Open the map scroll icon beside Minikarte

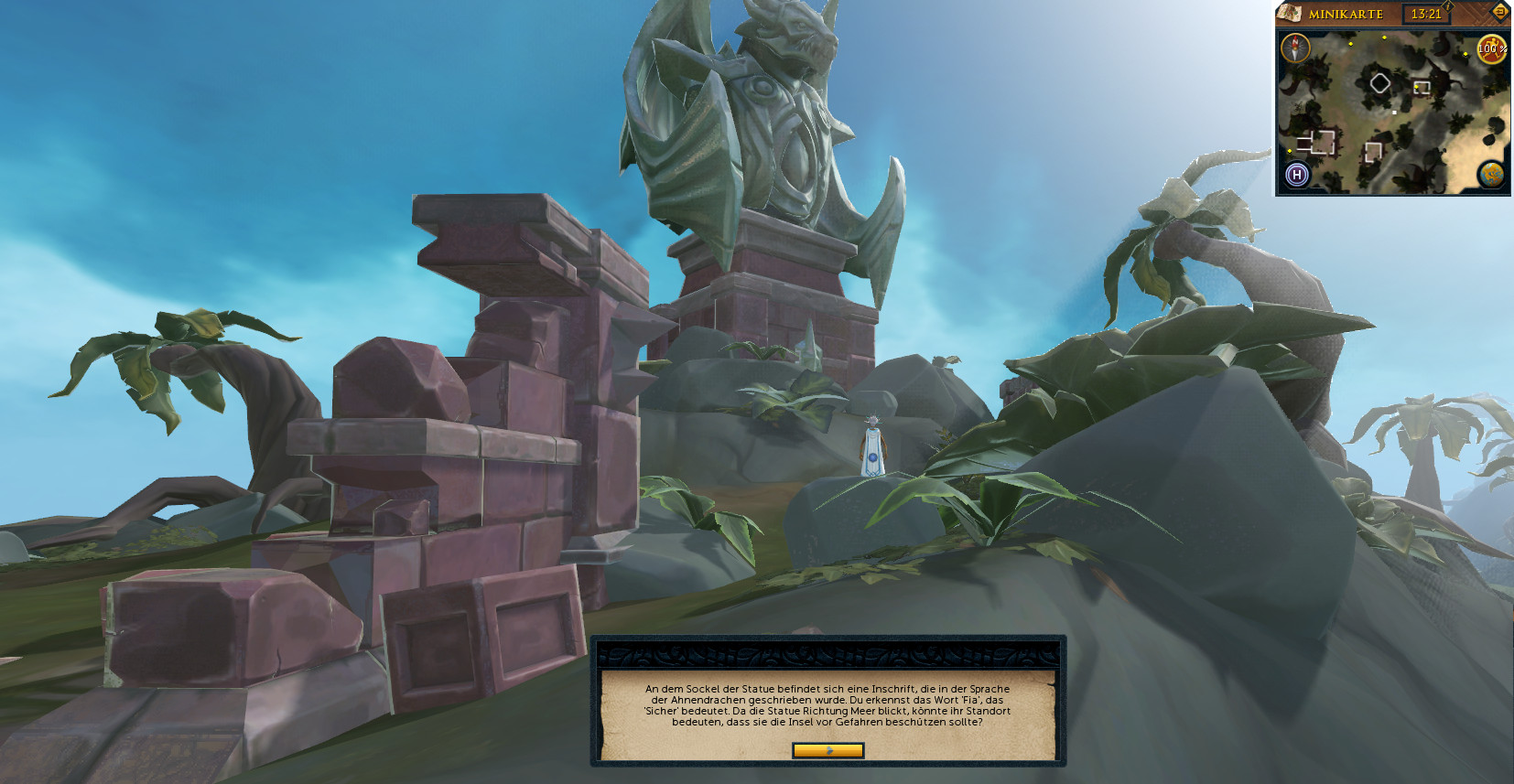(x=1290, y=13)
